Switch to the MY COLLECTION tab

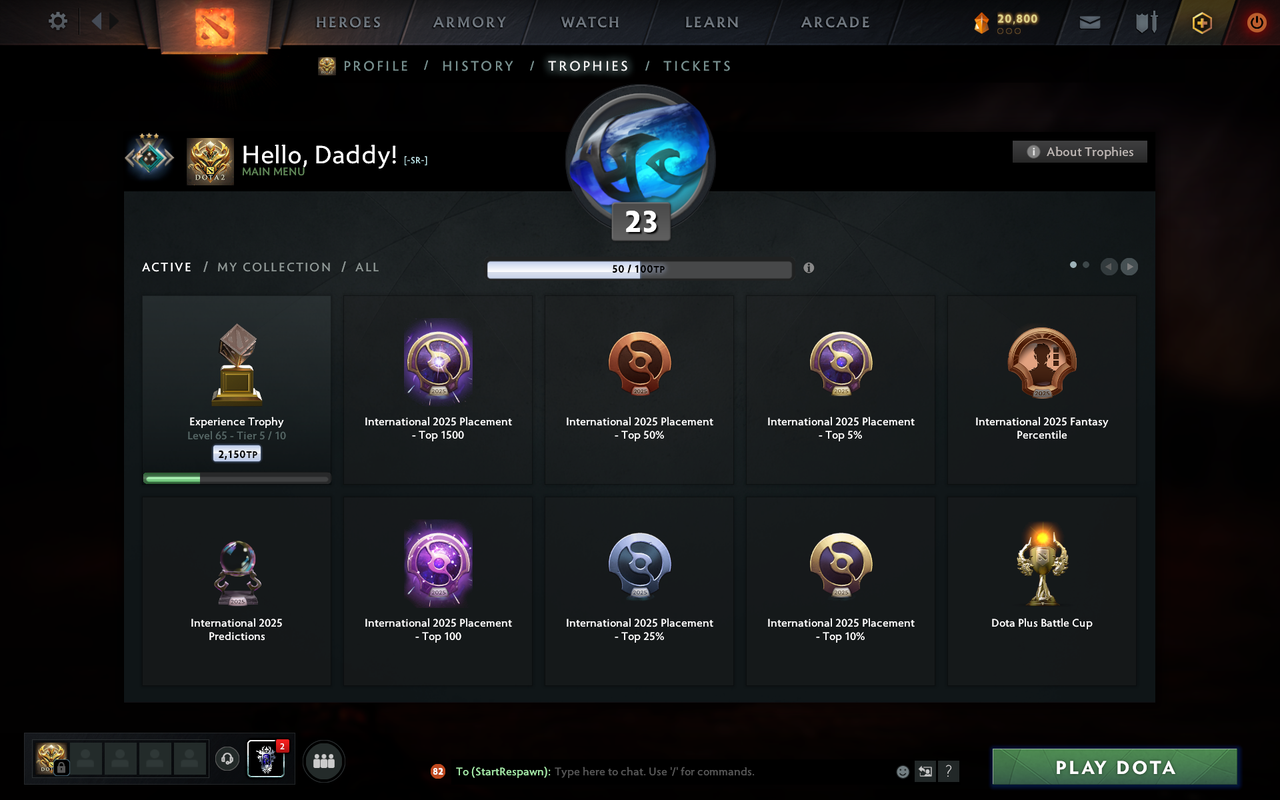pyautogui.click(x=274, y=266)
